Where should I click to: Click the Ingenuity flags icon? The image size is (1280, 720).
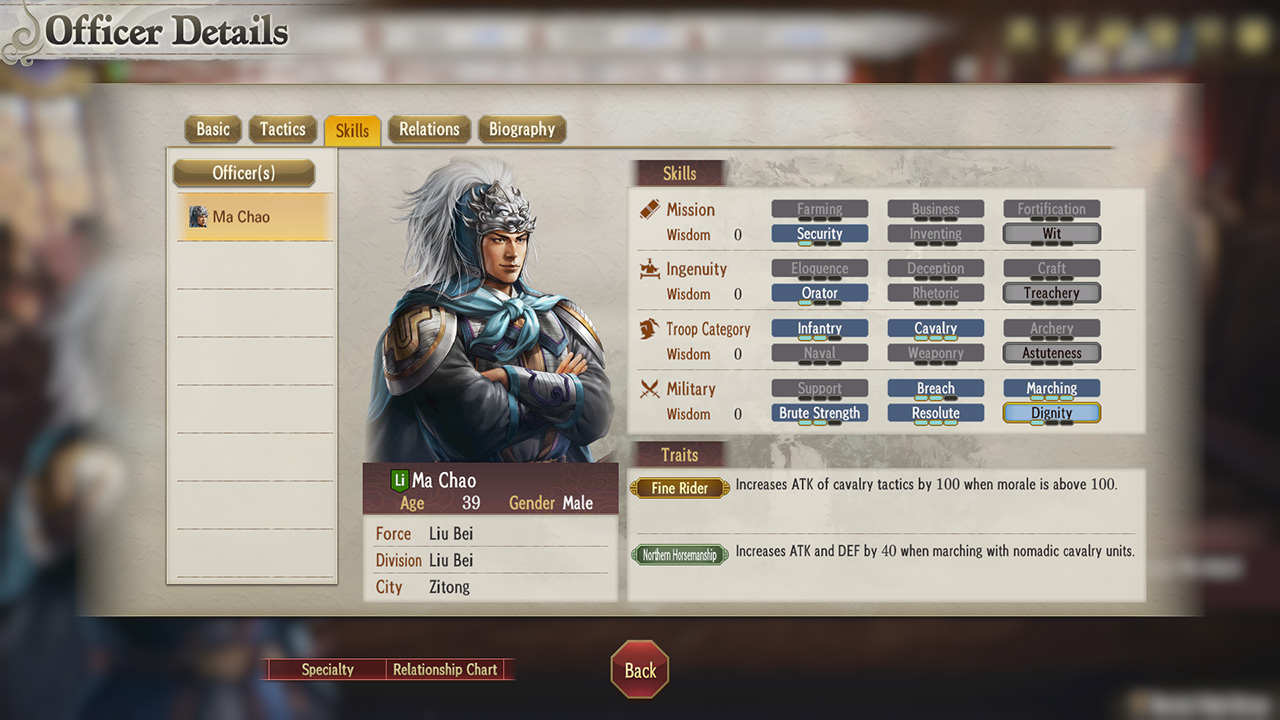tap(648, 269)
